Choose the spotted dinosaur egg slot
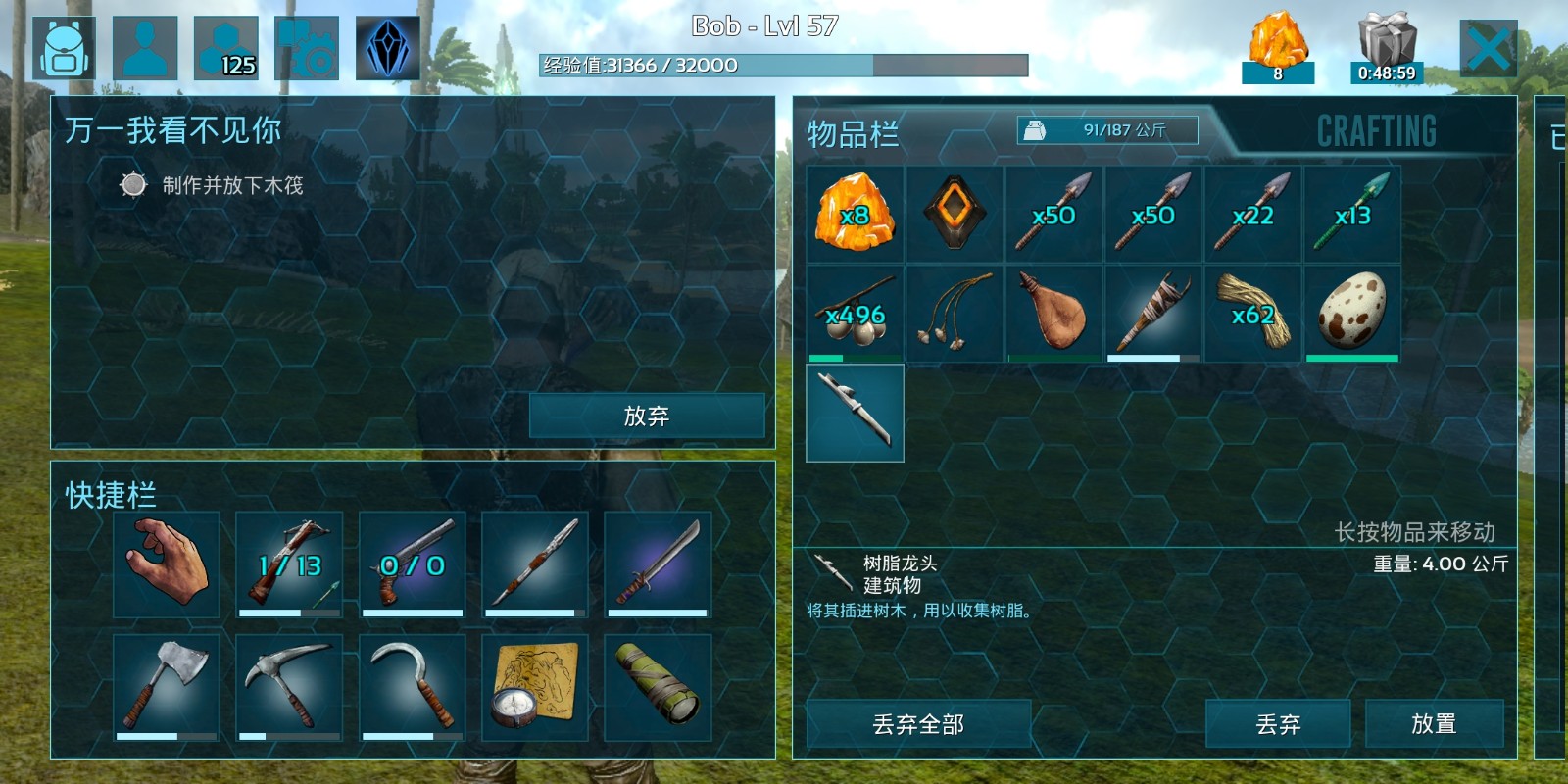 1352,314
